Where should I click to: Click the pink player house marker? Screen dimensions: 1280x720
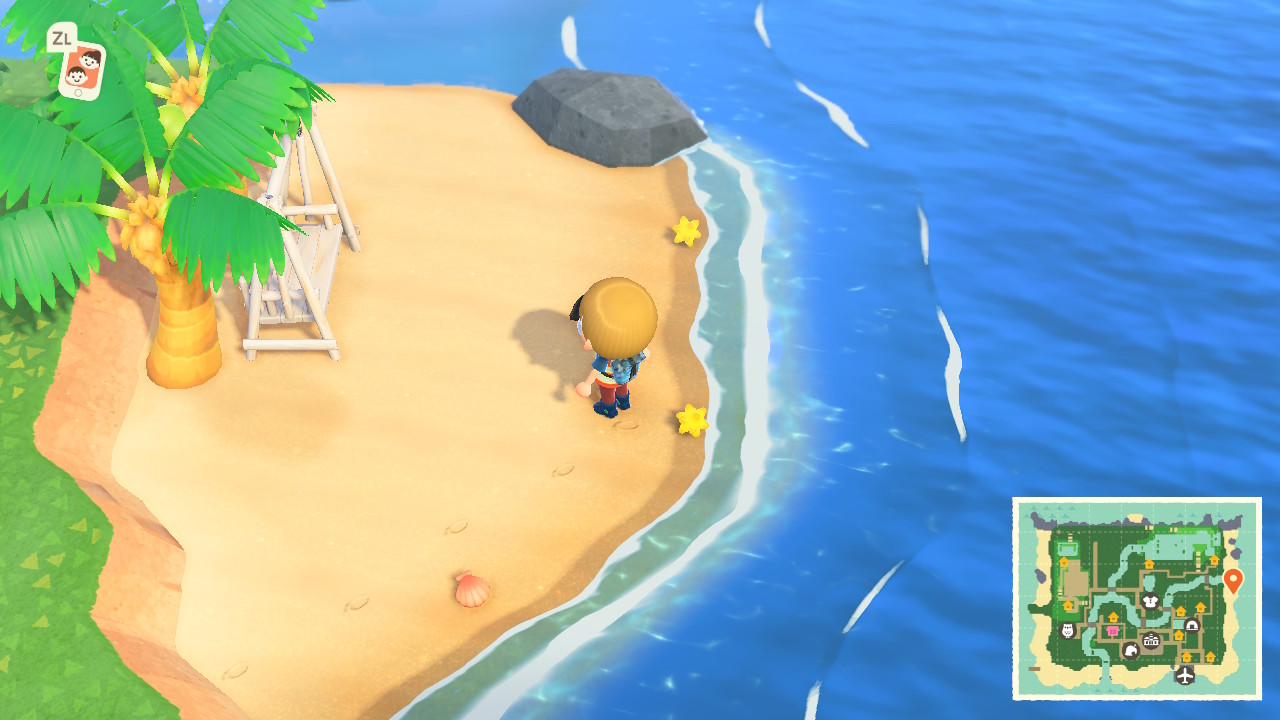point(1112,631)
